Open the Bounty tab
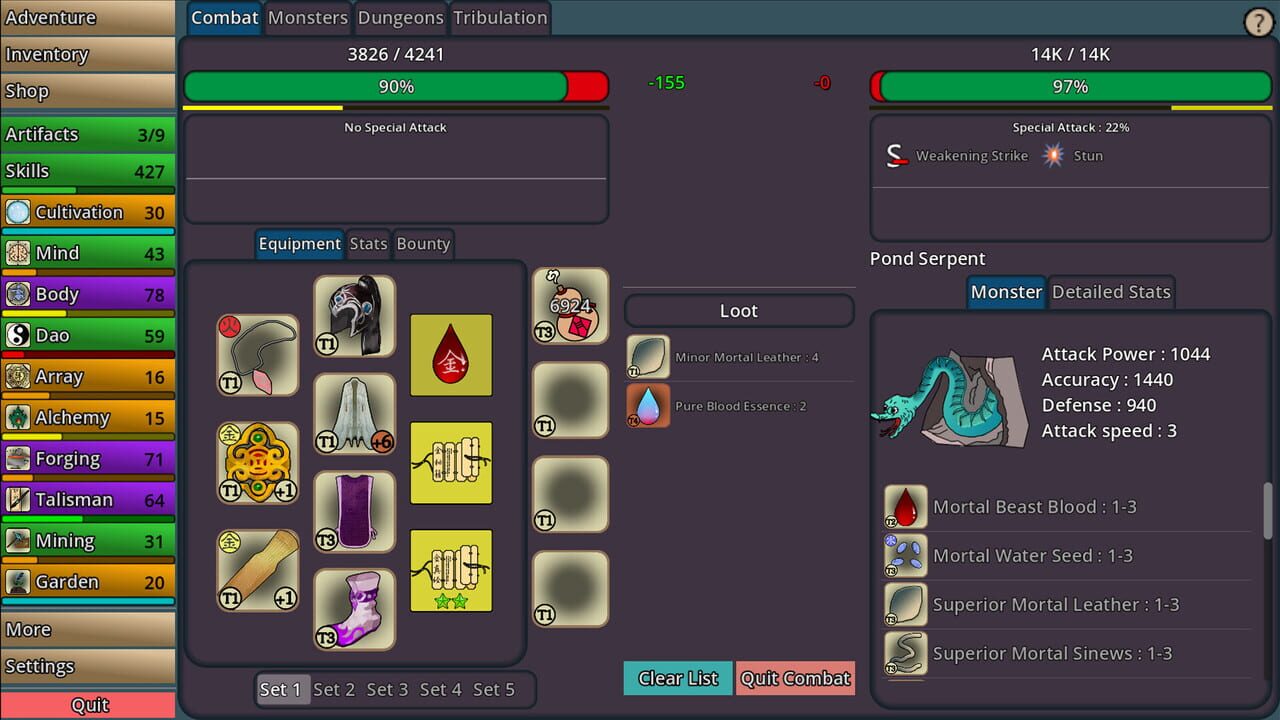Screen dimensions: 1280x720 click(423, 243)
